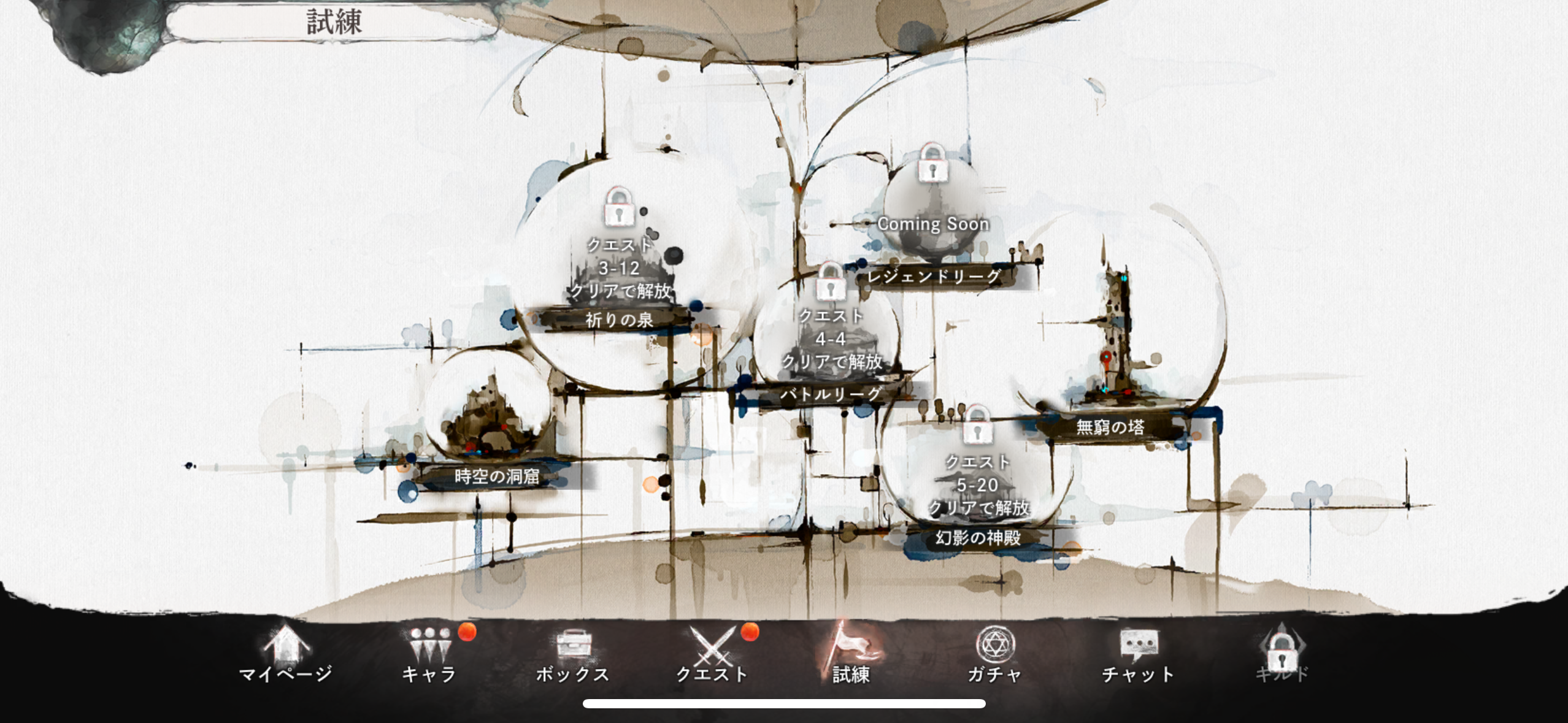Enter the 時空の洞窟 trial area
Image resolution: width=1568 pixels, height=723 pixels.
[x=491, y=417]
